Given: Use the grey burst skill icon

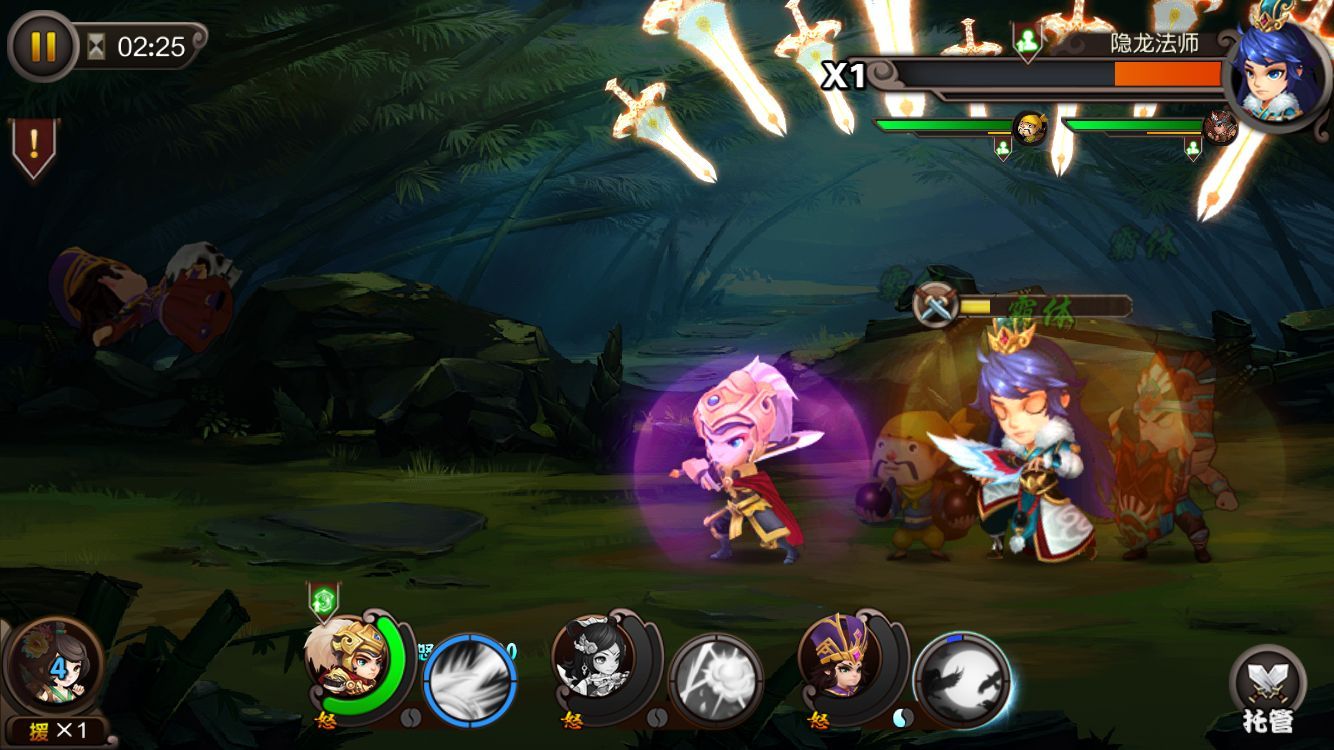Looking at the screenshot, I should click(x=715, y=680).
